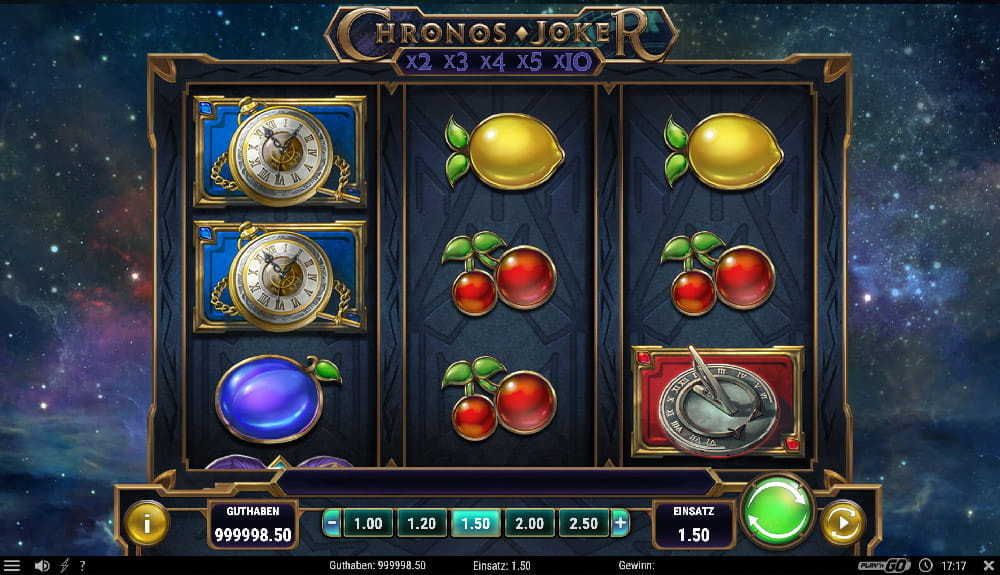1000x575 pixels.
Task: Open help via the question mark icon
Action: tap(82, 566)
